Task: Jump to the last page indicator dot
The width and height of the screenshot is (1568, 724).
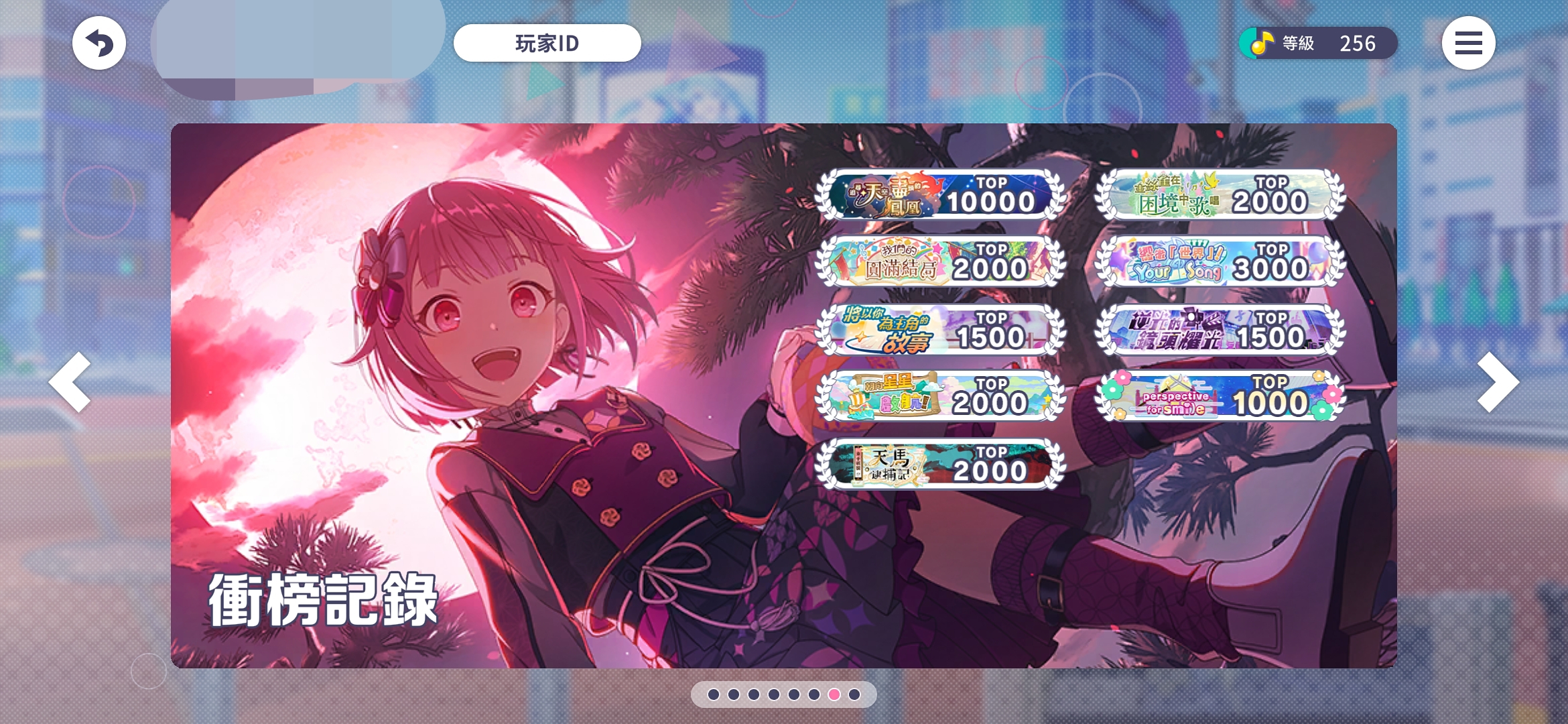Action: (x=854, y=695)
